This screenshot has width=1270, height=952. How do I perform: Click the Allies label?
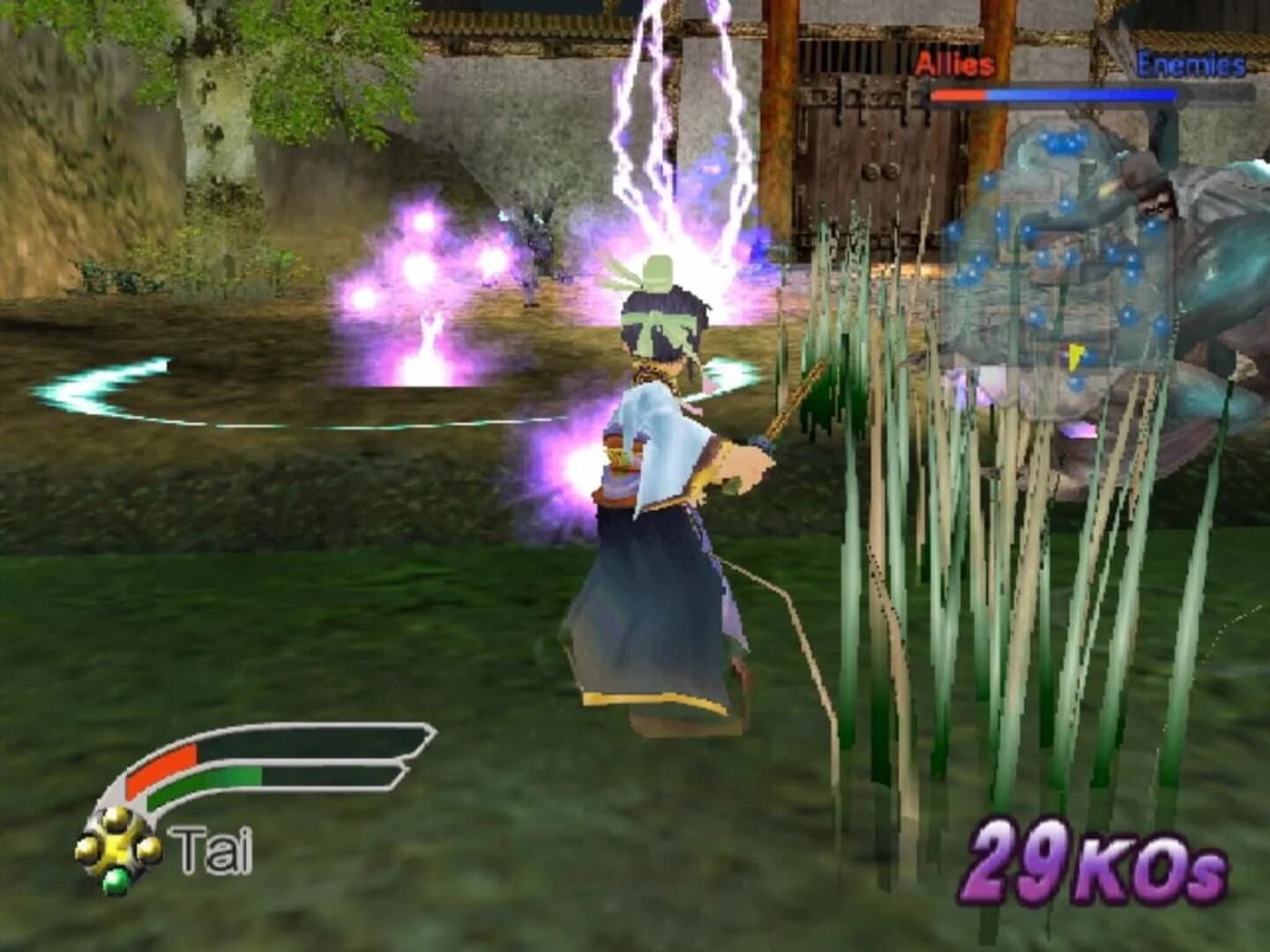pyautogui.click(x=954, y=63)
